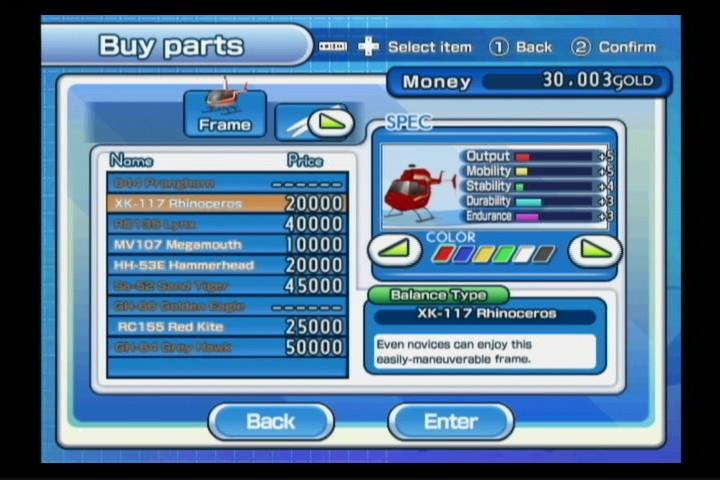
Task: Pick the blue color swatch
Action: tap(463, 253)
